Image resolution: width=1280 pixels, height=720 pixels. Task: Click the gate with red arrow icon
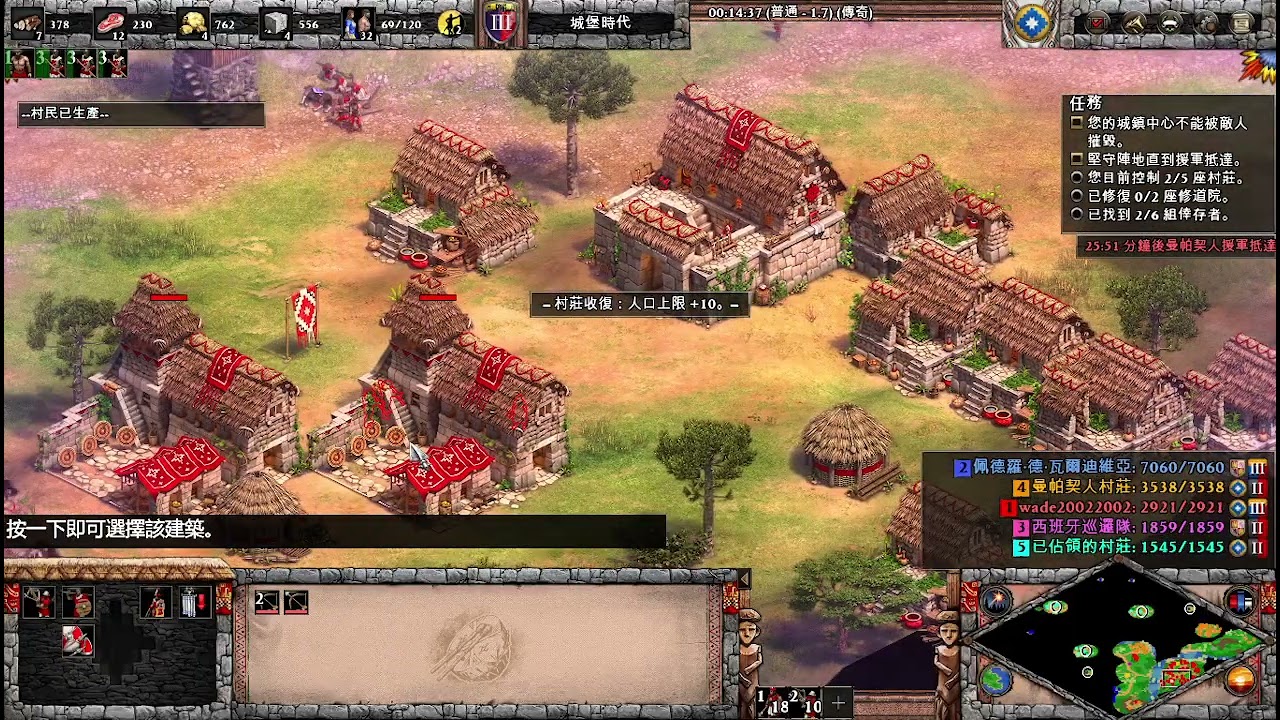[x=194, y=603]
